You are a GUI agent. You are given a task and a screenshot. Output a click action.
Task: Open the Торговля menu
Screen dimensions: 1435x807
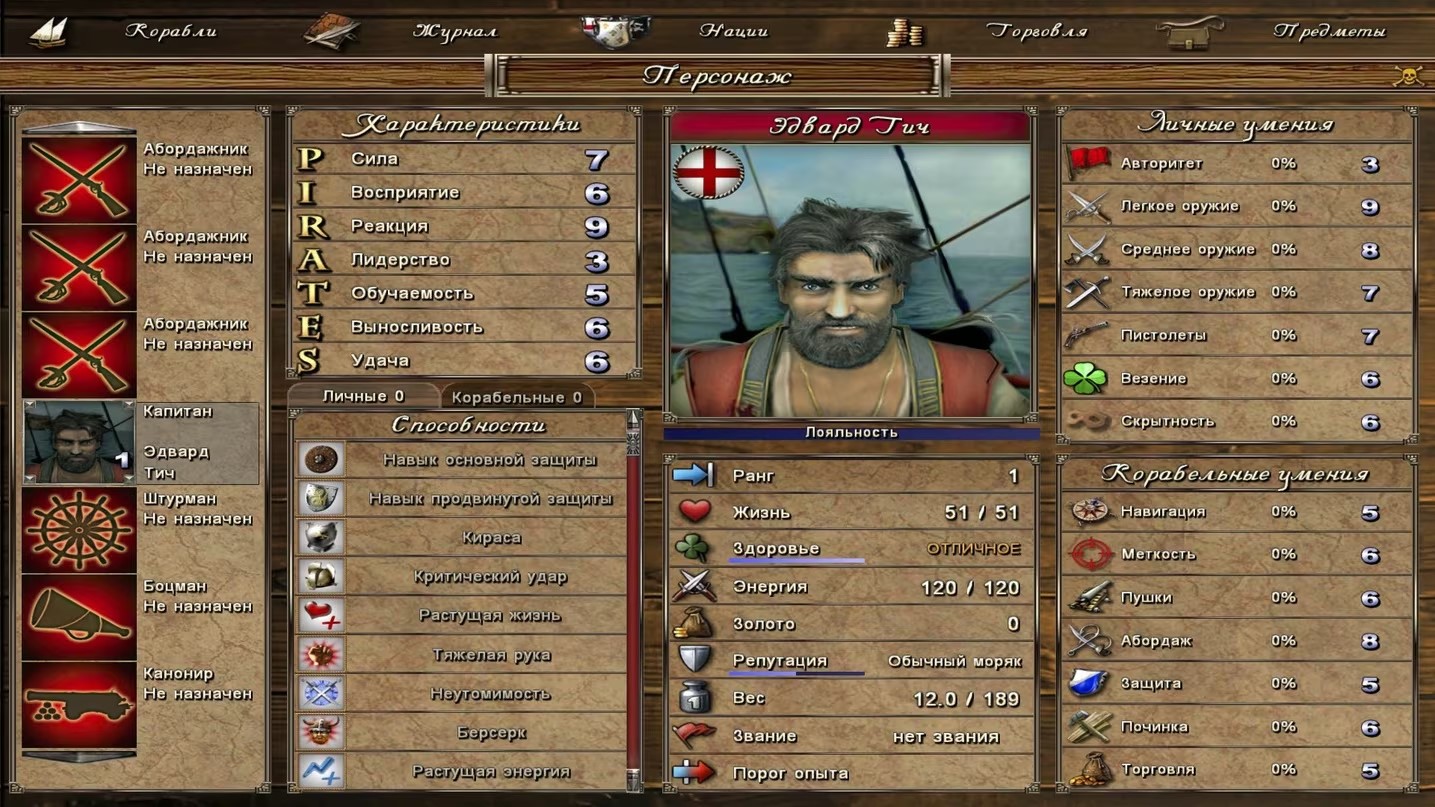1036,31
